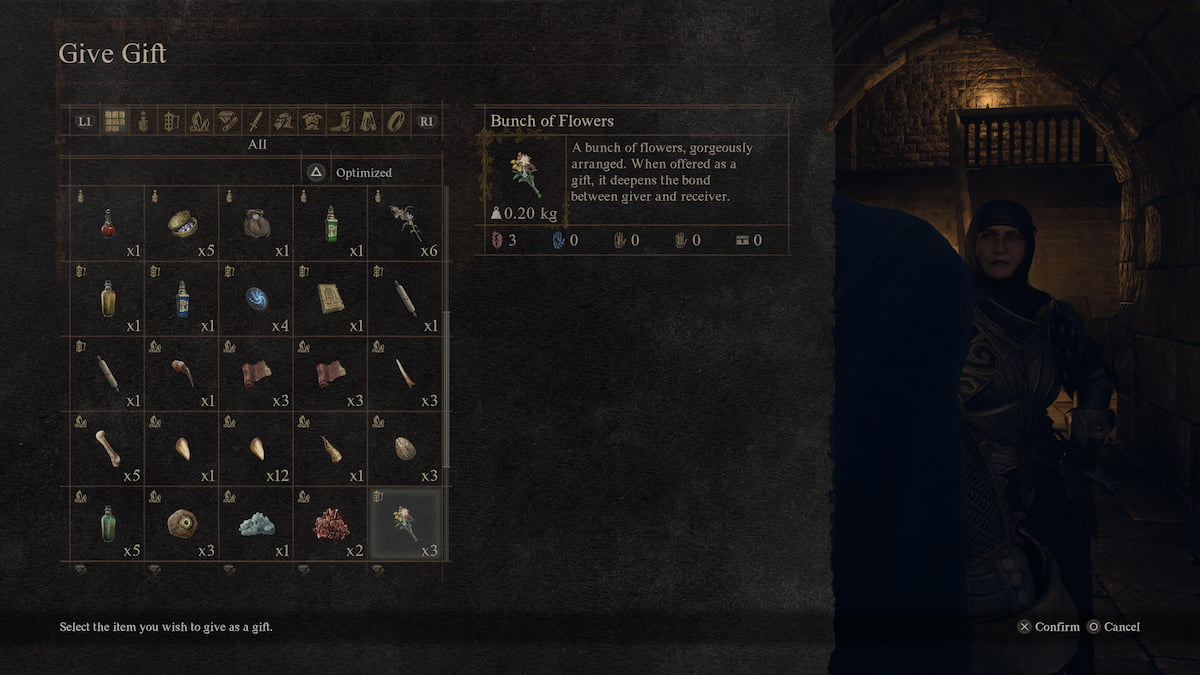Switch to the All items grid tab

point(115,121)
